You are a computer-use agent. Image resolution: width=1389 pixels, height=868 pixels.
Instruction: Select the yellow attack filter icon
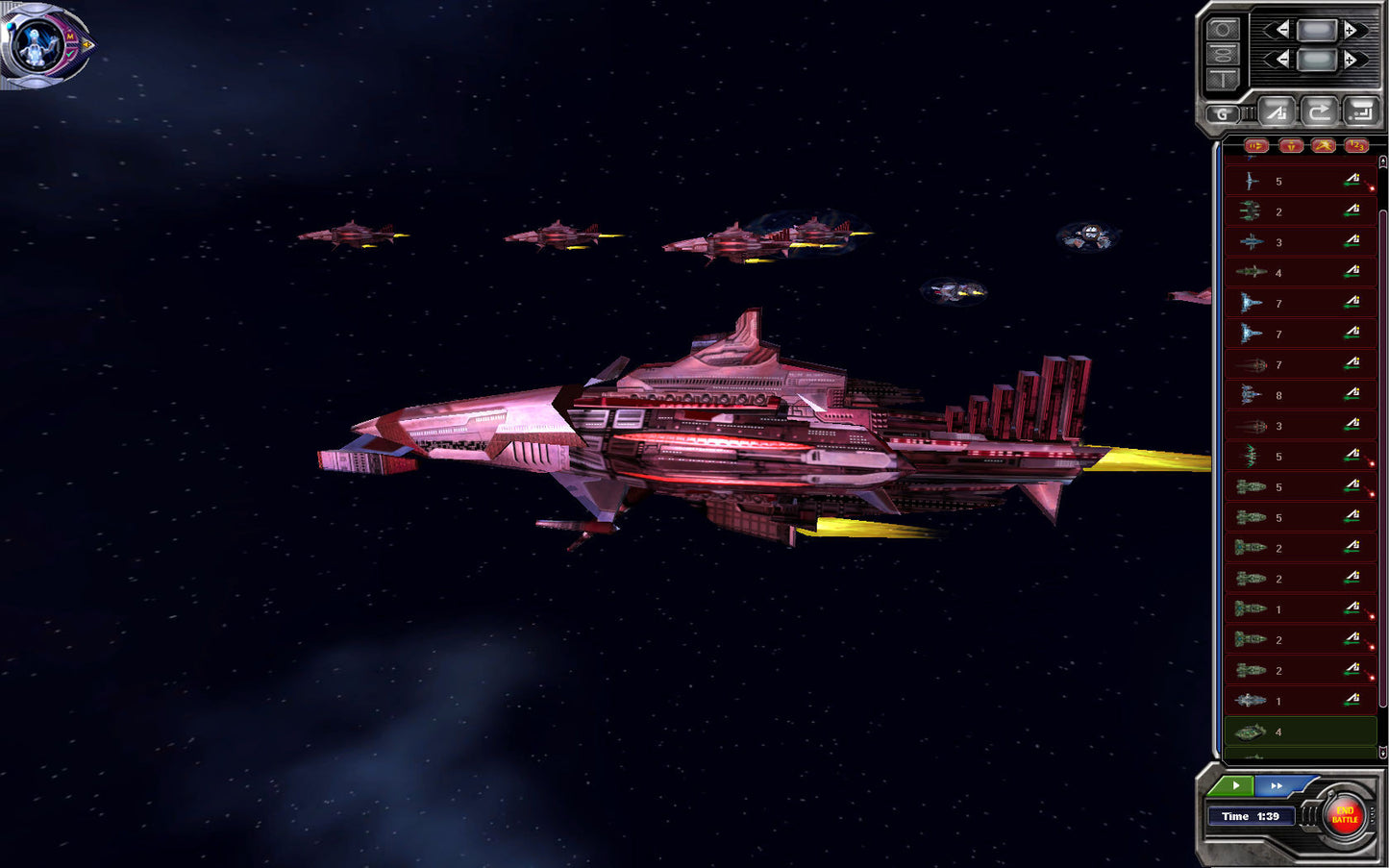coord(1324,145)
